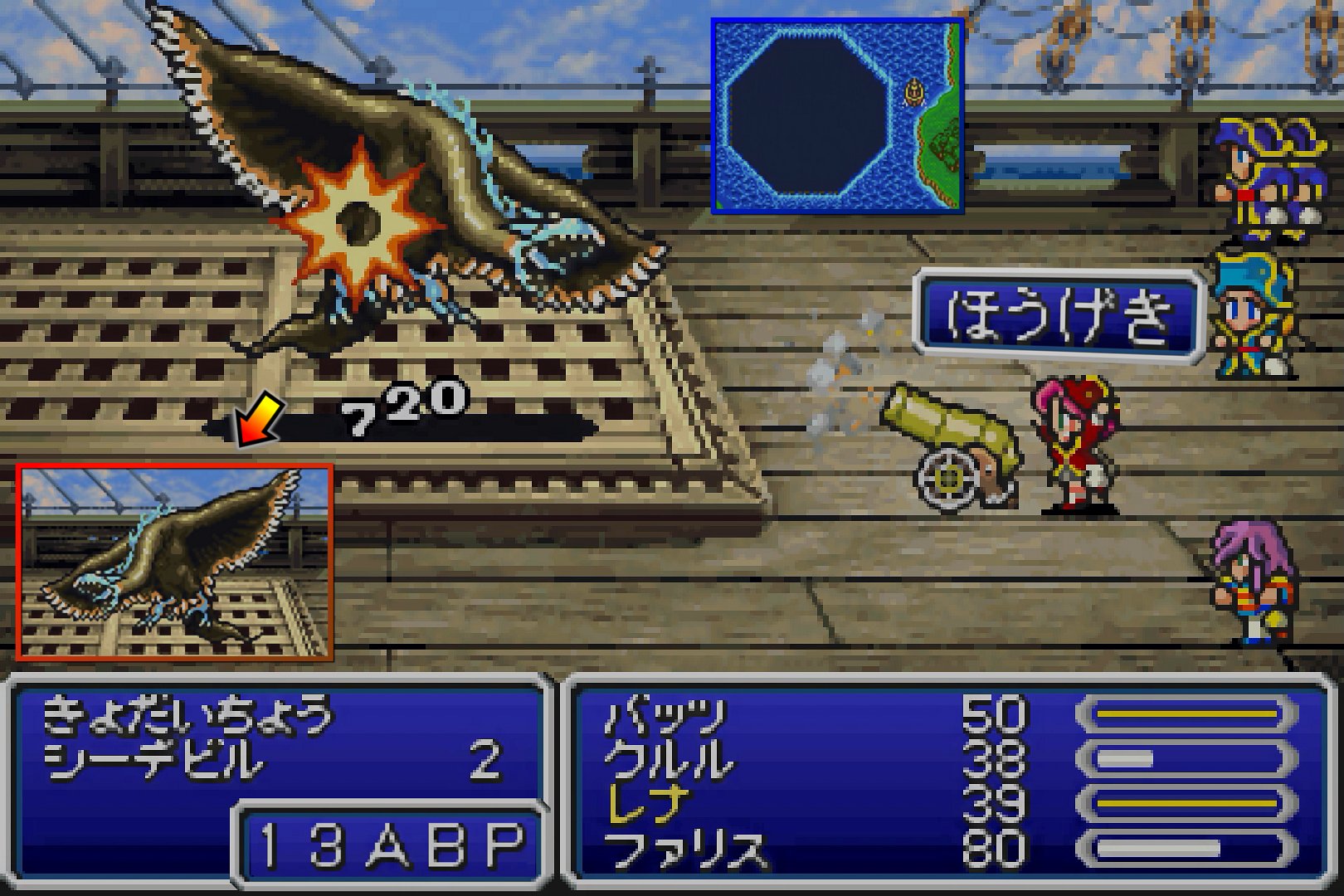Choose party member クルル

[x=669, y=760]
